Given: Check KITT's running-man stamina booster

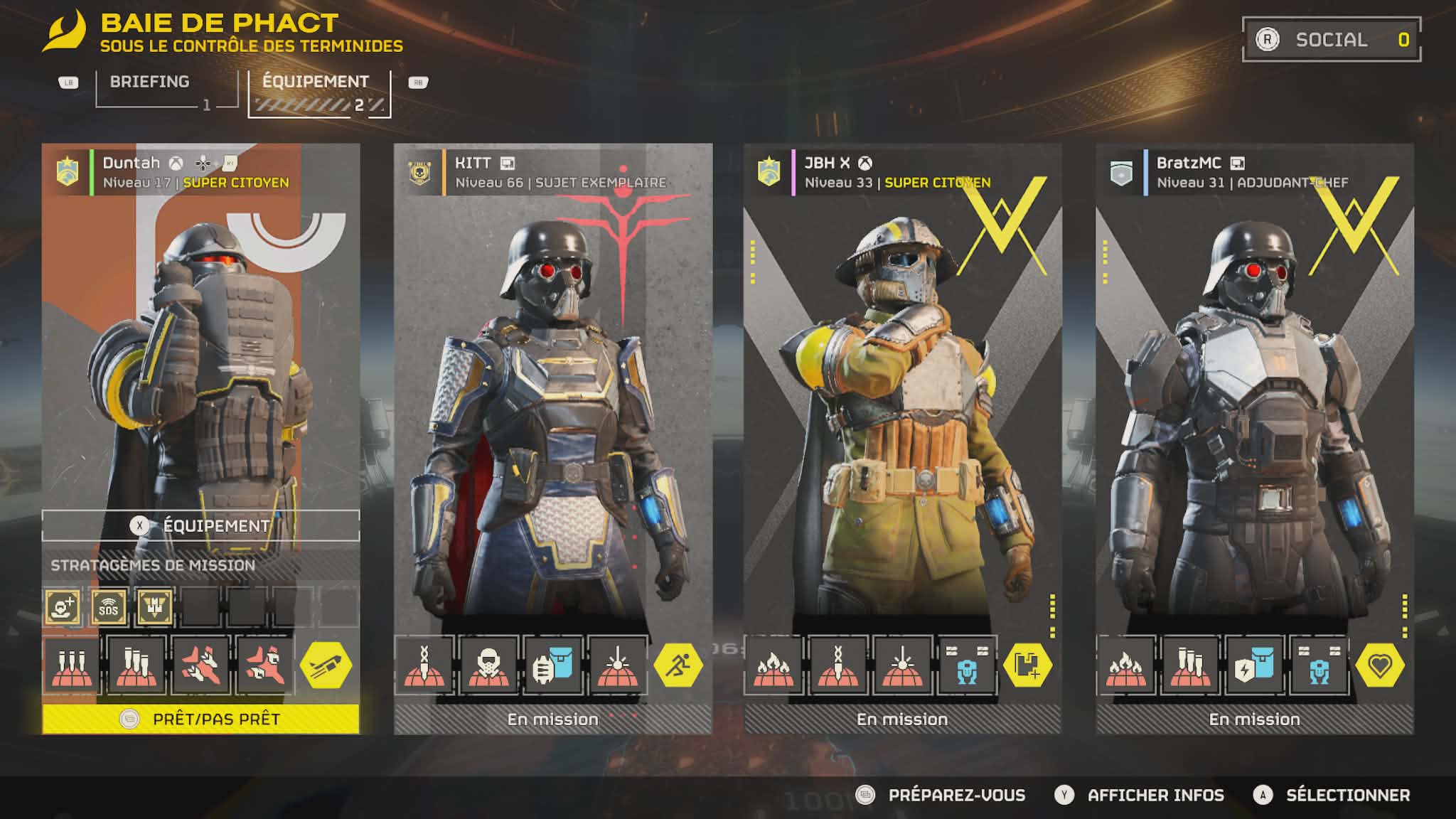Looking at the screenshot, I should [x=678, y=665].
